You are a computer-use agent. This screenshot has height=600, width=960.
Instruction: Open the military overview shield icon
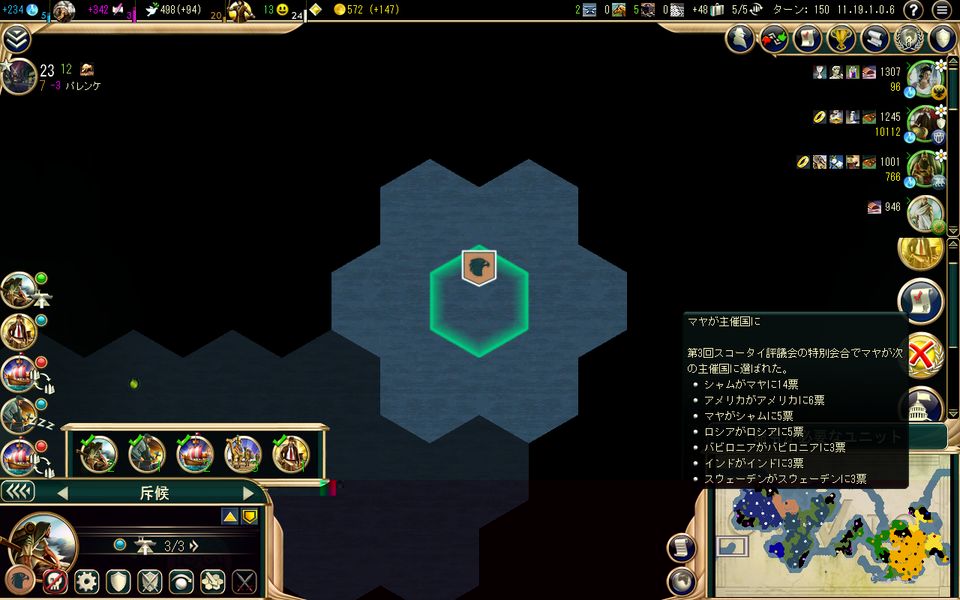(x=942, y=39)
